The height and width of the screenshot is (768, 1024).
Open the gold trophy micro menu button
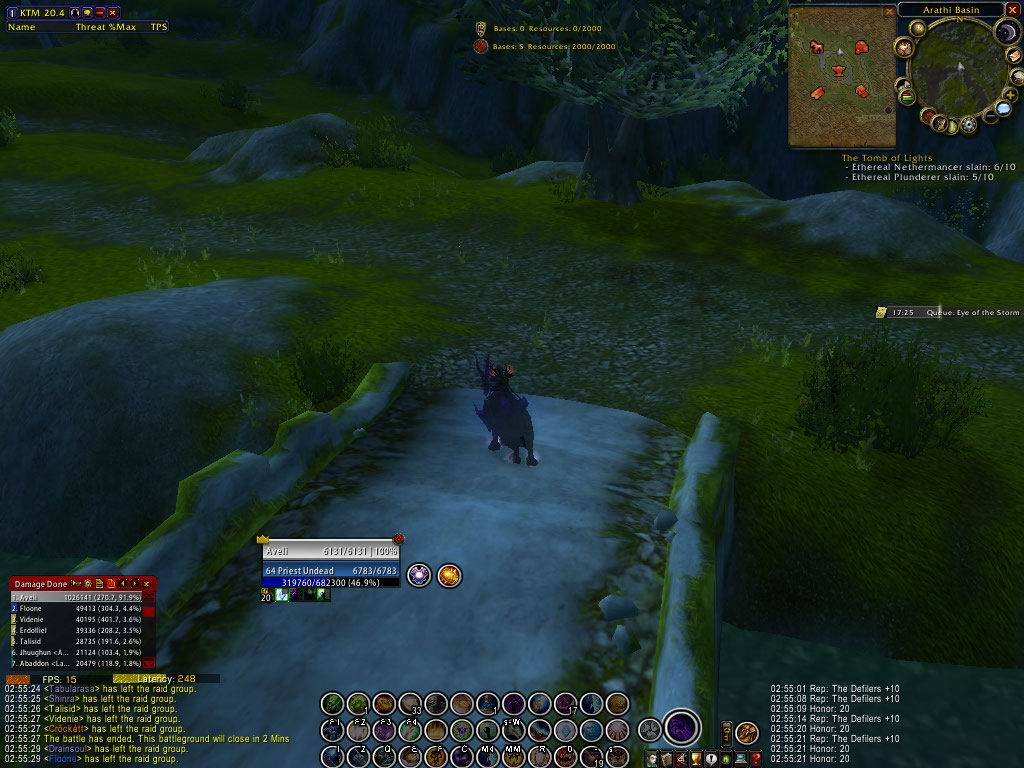pos(695,760)
